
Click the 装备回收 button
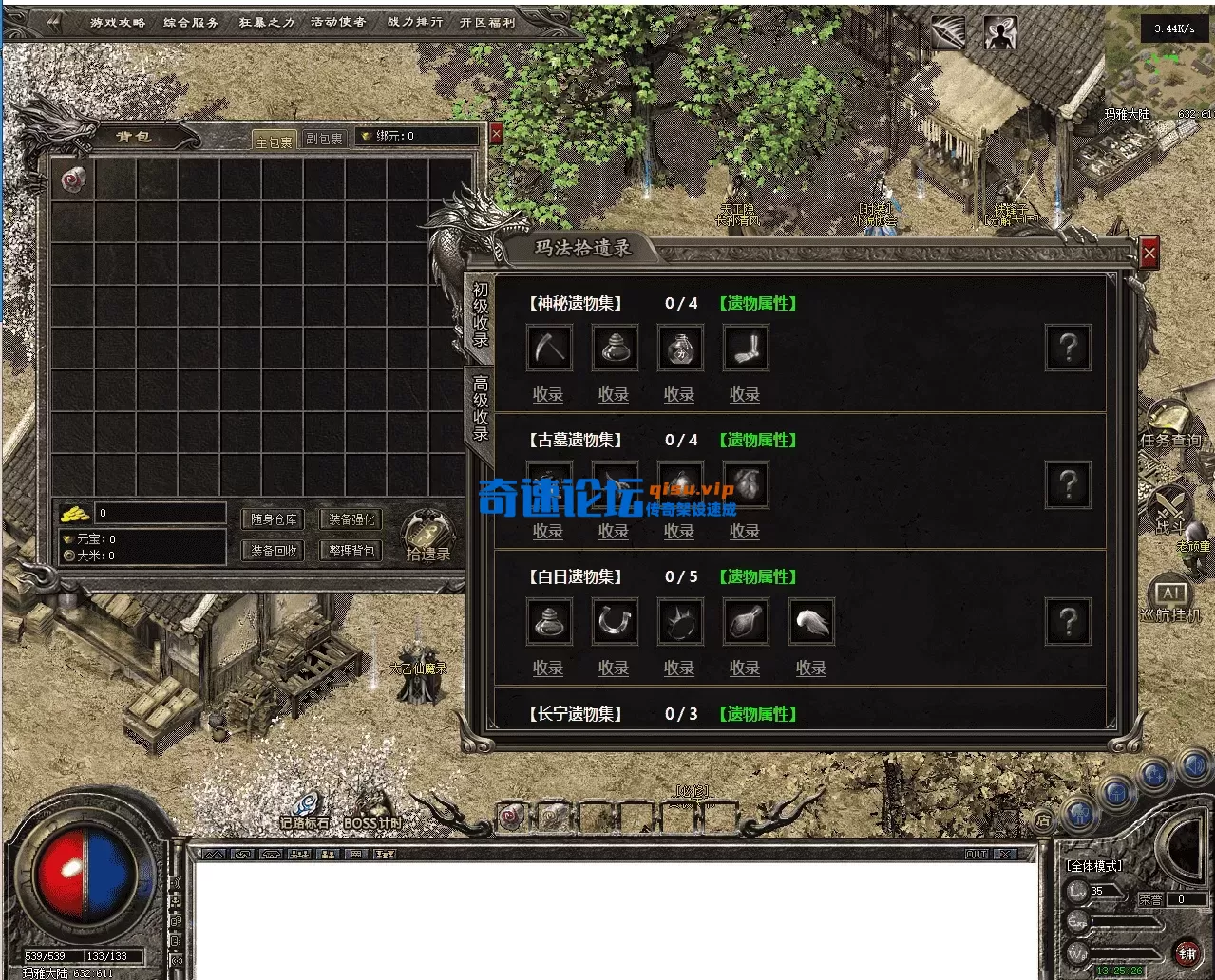coord(275,551)
